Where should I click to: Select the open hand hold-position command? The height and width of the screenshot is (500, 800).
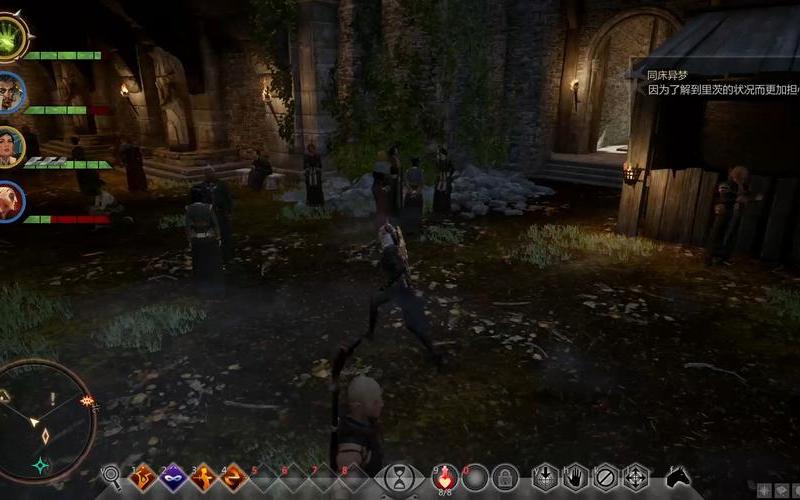point(575,477)
